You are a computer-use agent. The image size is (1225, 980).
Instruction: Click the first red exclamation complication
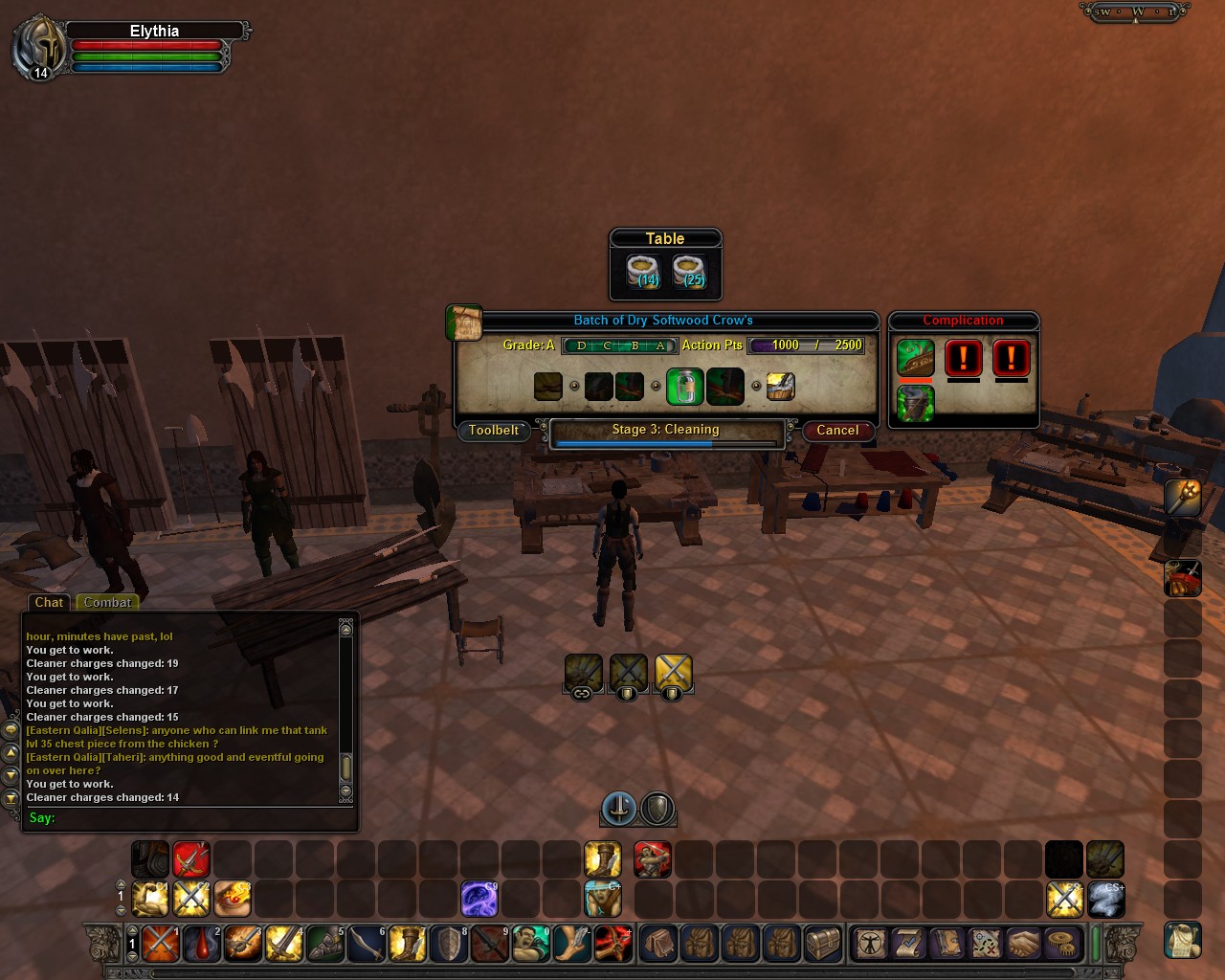click(963, 359)
